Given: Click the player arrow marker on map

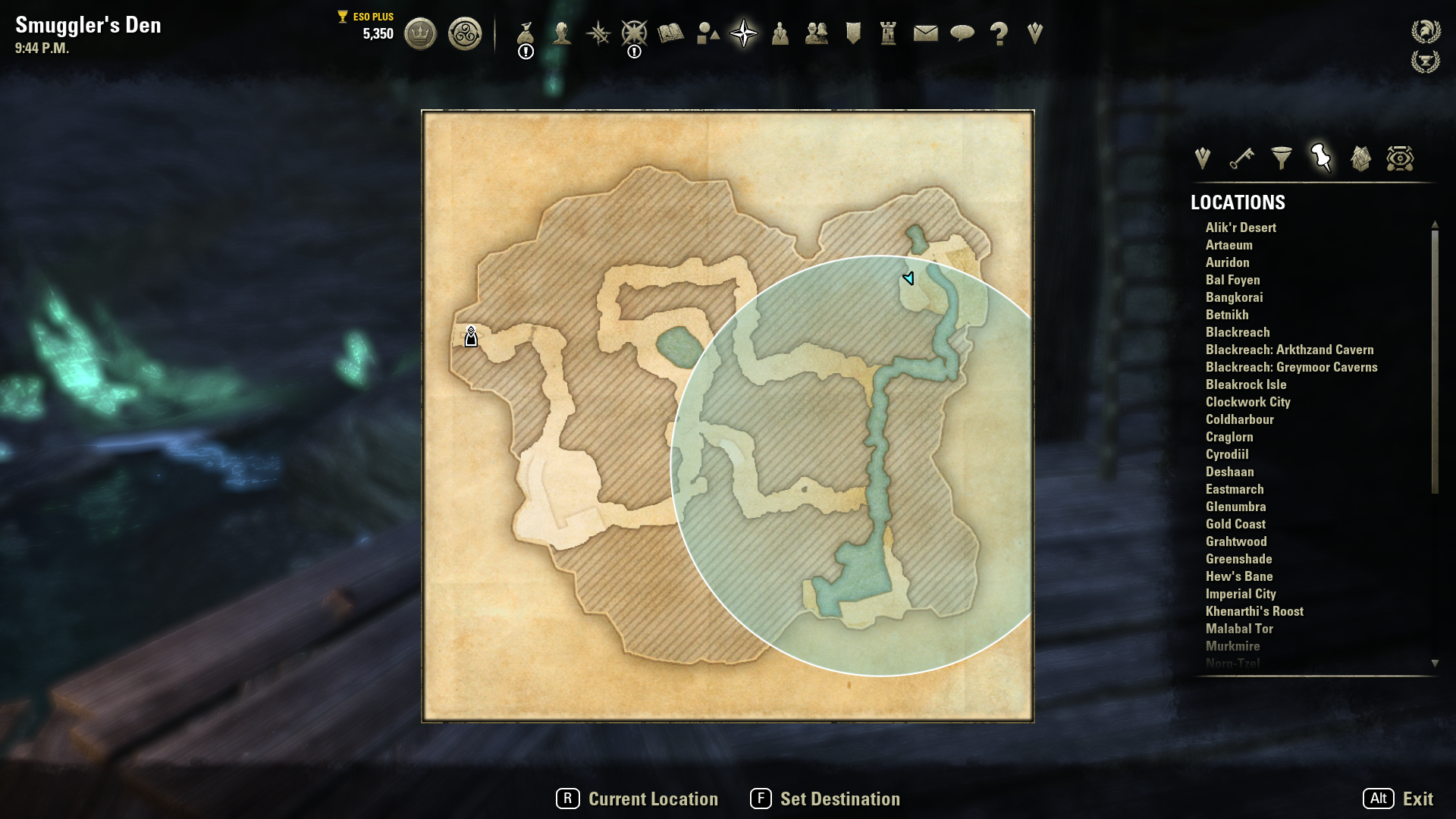Looking at the screenshot, I should (908, 278).
